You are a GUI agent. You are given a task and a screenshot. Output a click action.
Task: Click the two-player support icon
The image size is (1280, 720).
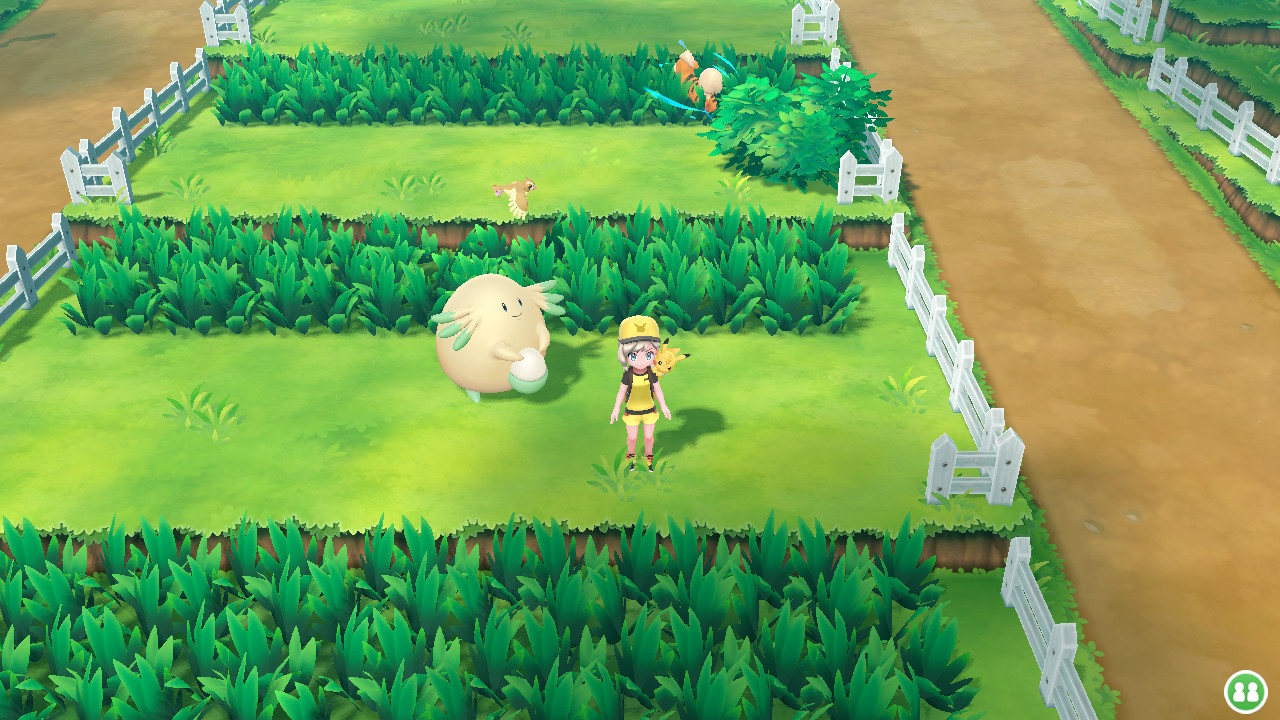tap(1245, 691)
